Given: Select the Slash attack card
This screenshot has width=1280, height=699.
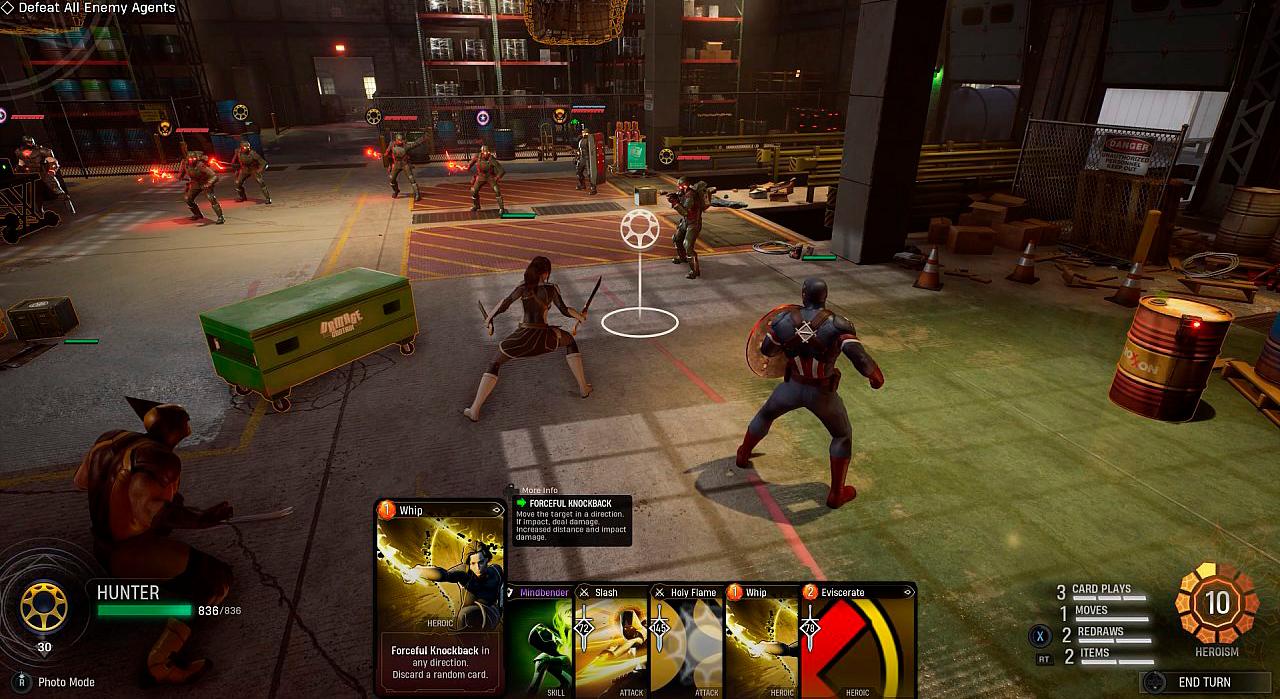Looking at the screenshot, I should pos(612,640).
